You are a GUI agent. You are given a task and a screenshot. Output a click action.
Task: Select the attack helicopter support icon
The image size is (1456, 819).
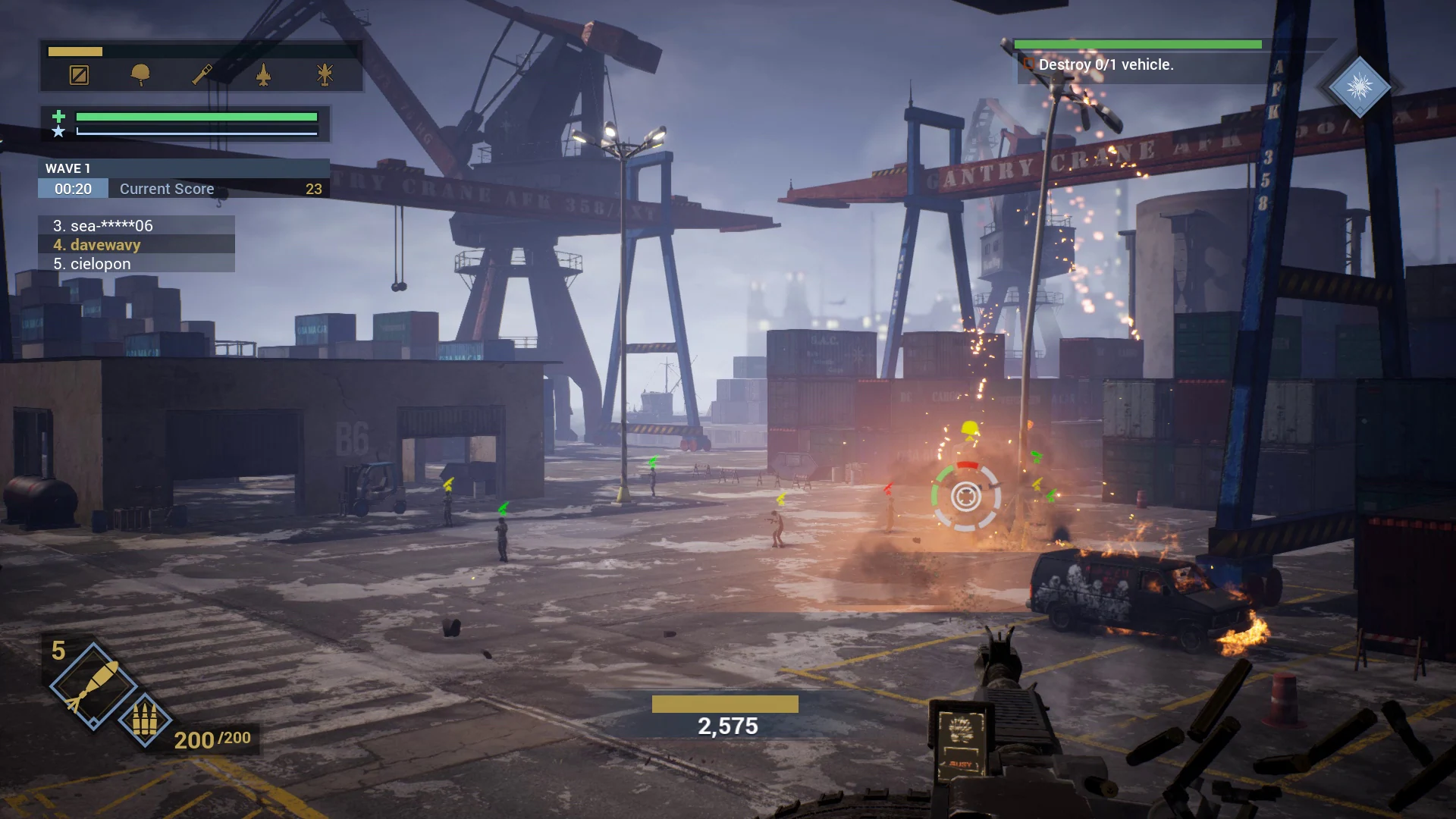pos(323,76)
